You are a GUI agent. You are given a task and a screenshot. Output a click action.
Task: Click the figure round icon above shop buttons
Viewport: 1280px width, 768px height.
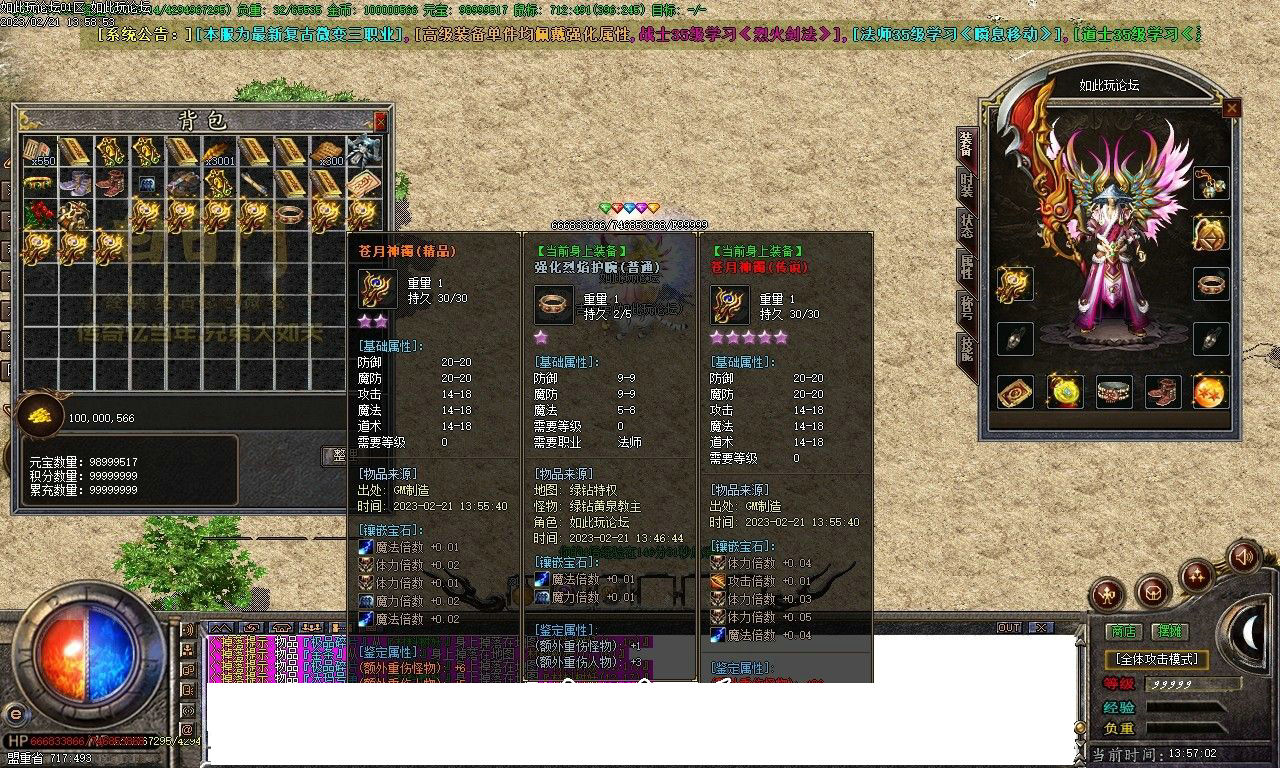coord(1107,594)
